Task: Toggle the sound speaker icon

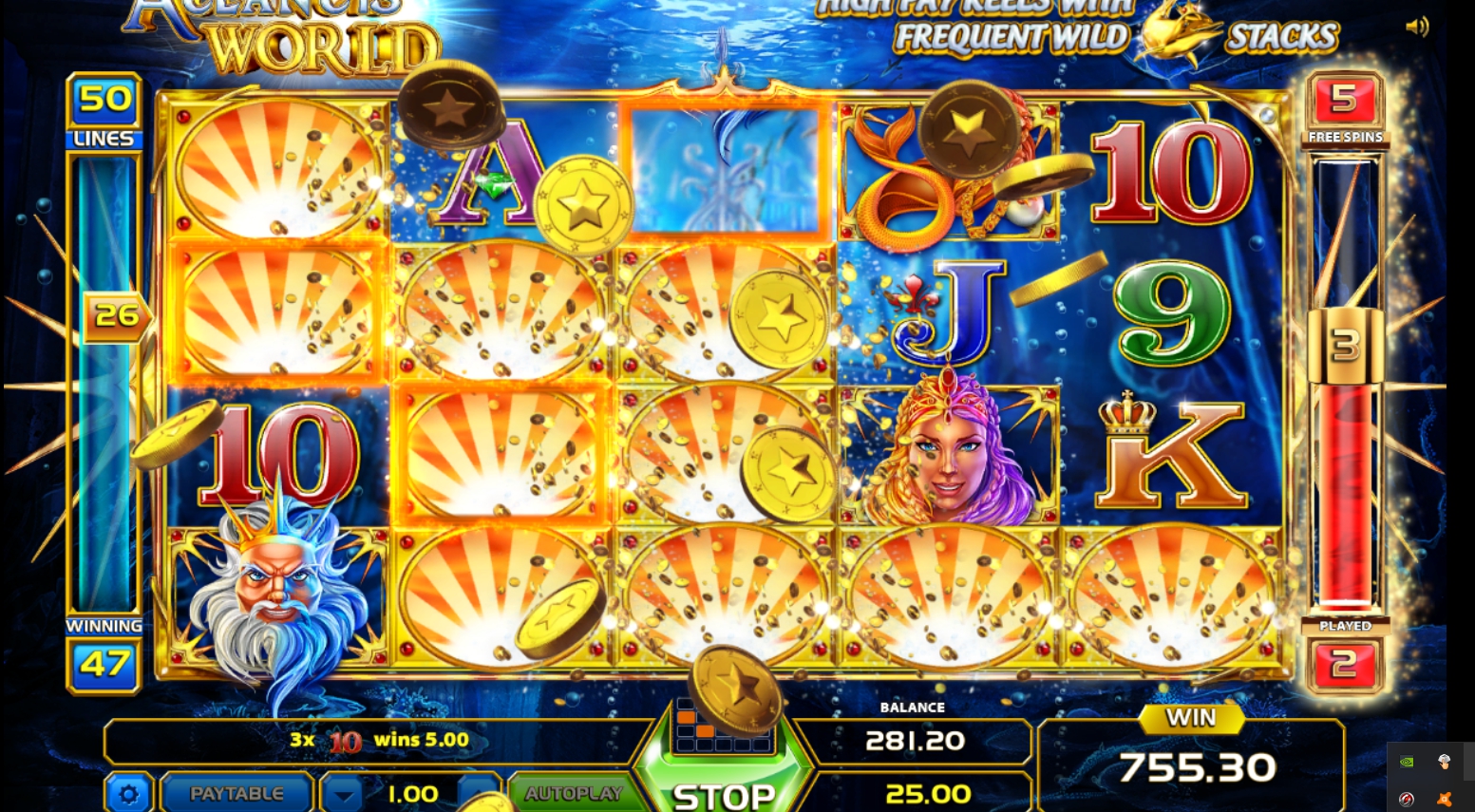Action: point(1416,27)
